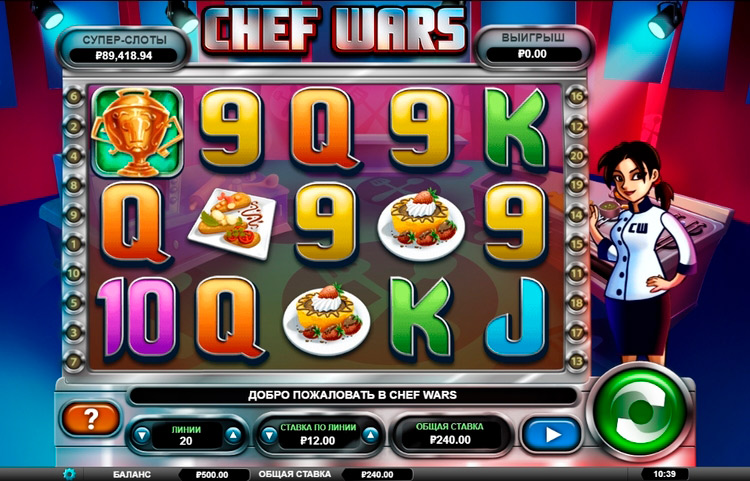Lower the bet per line
The height and width of the screenshot is (481, 750).
click(x=268, y=435)
